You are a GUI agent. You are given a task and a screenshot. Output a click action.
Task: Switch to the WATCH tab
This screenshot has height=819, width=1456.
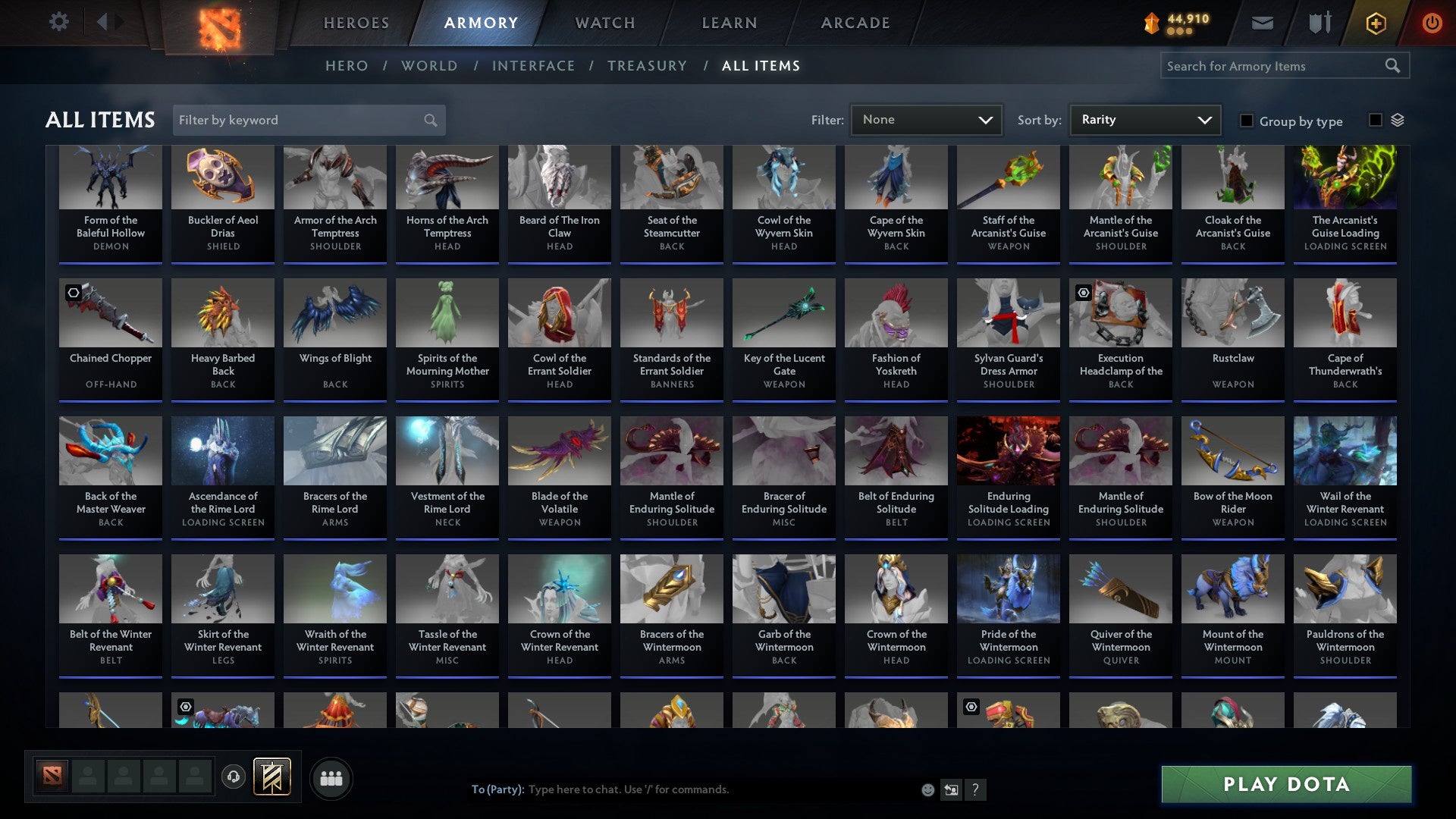click(x=604, y=23)
